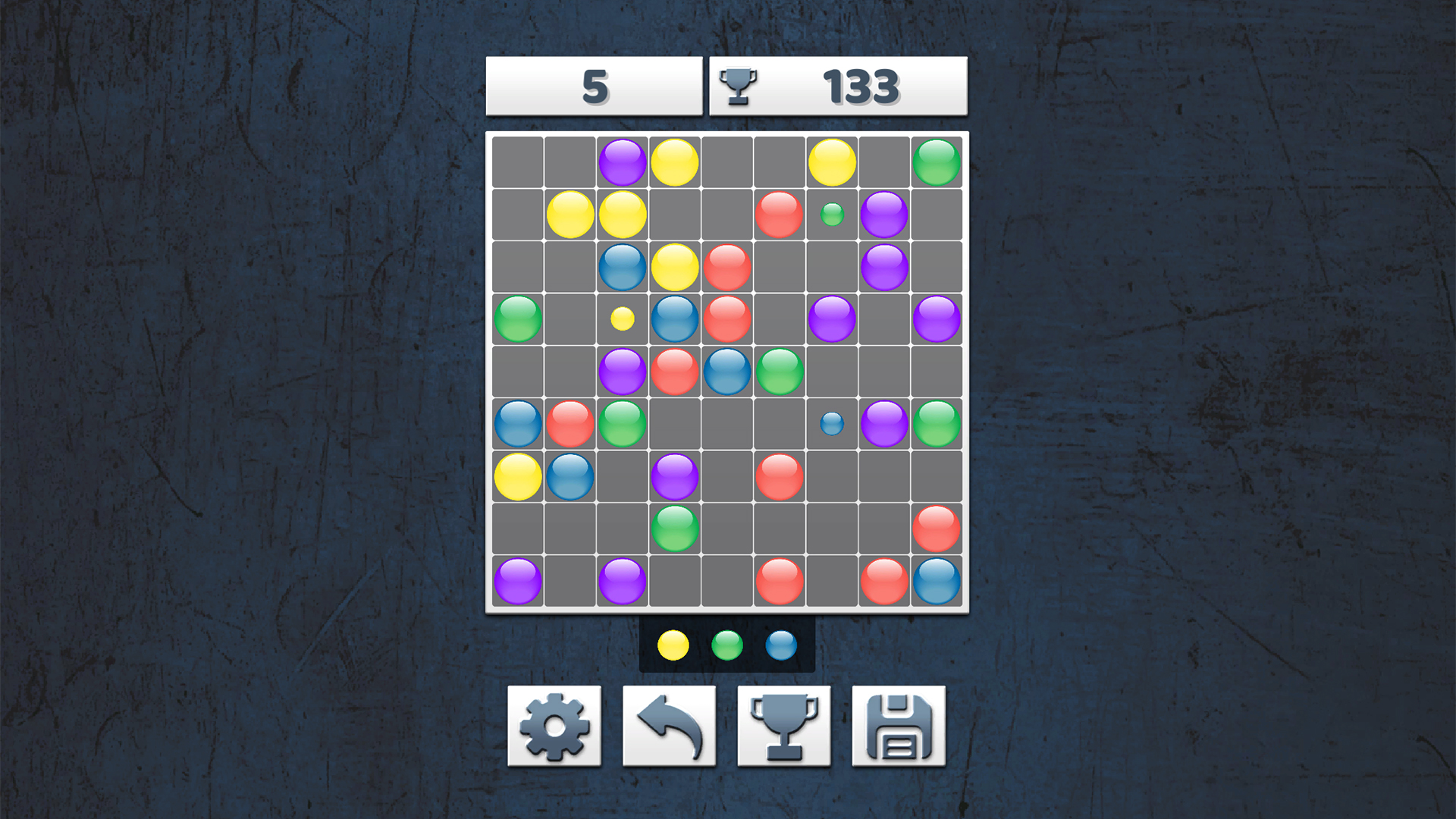Select the blue ball in the preview tray
This screenshot has width=1456, height=819.
point(780,645)
